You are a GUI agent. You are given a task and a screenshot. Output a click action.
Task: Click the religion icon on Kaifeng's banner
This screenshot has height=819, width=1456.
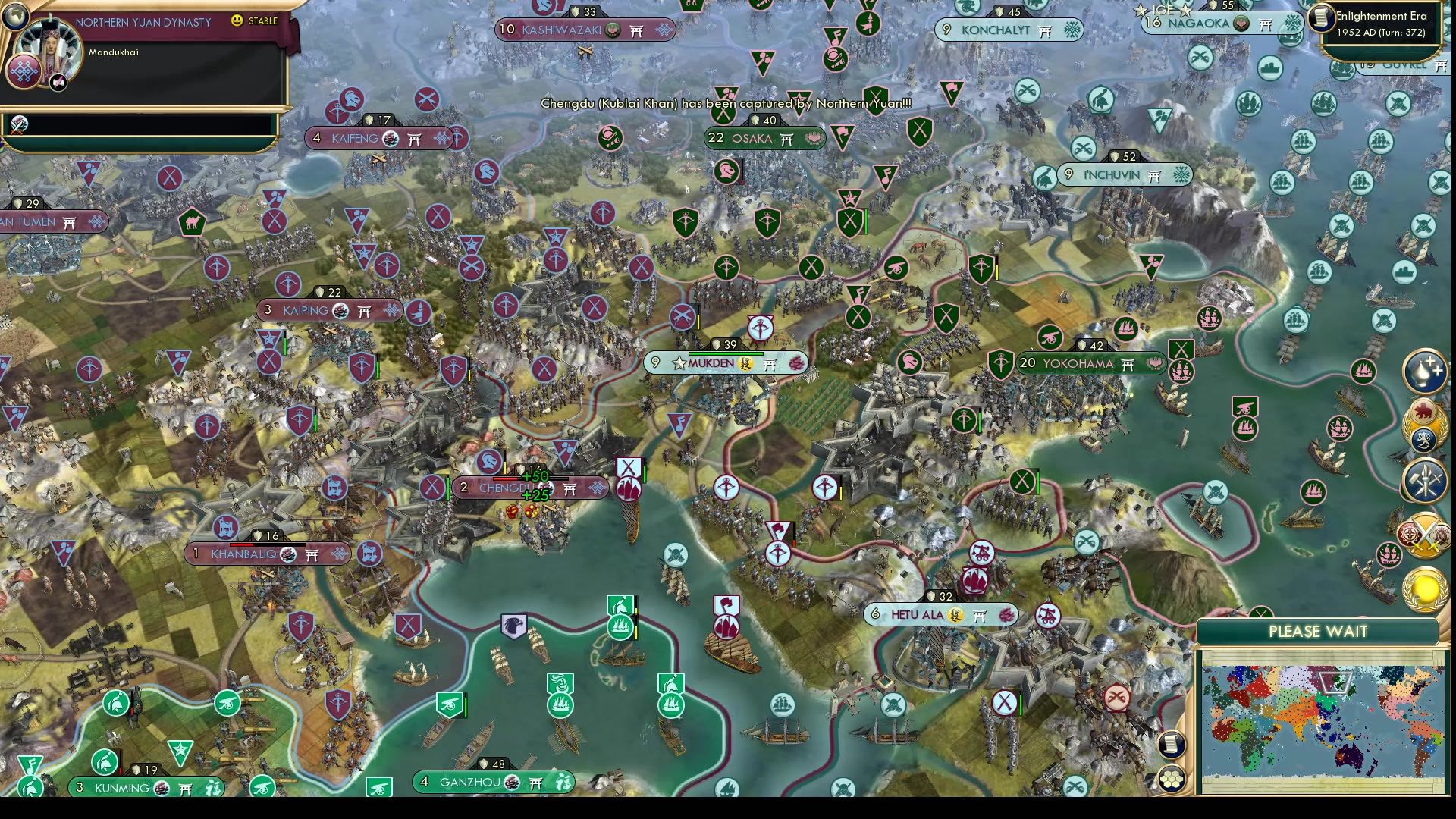[x=389, y=139]
